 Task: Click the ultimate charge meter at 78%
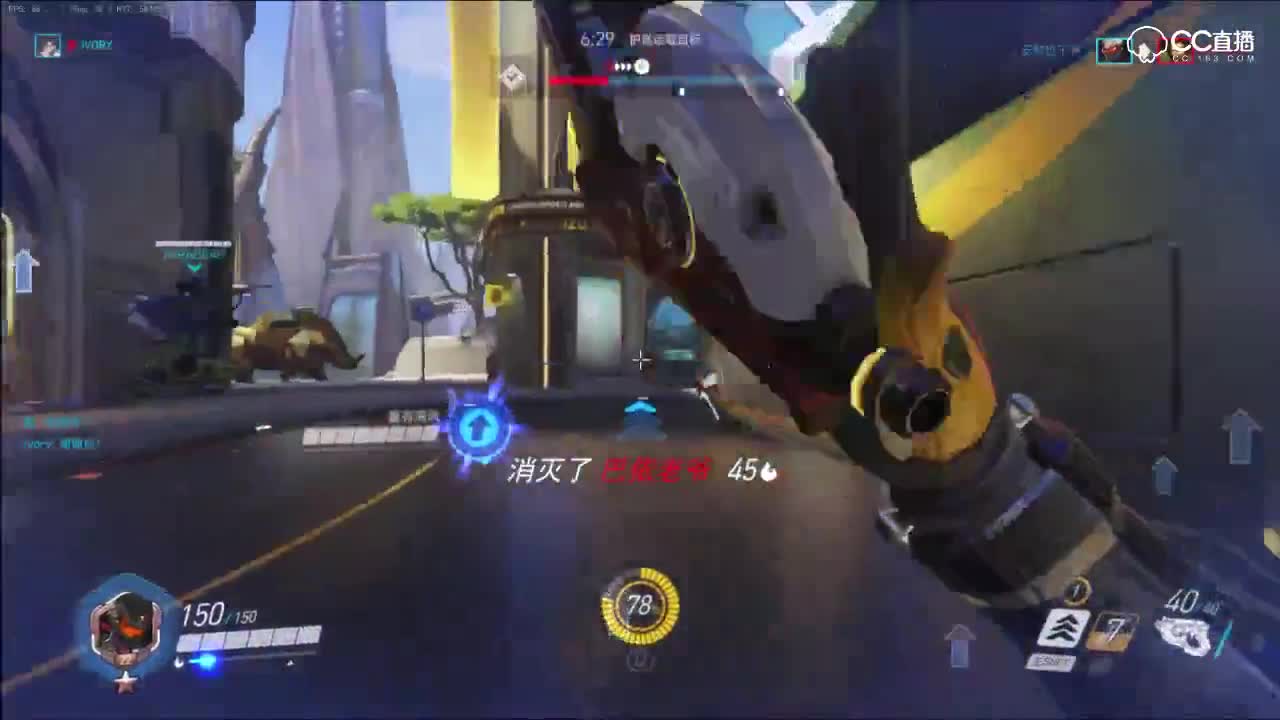[640, 606]
